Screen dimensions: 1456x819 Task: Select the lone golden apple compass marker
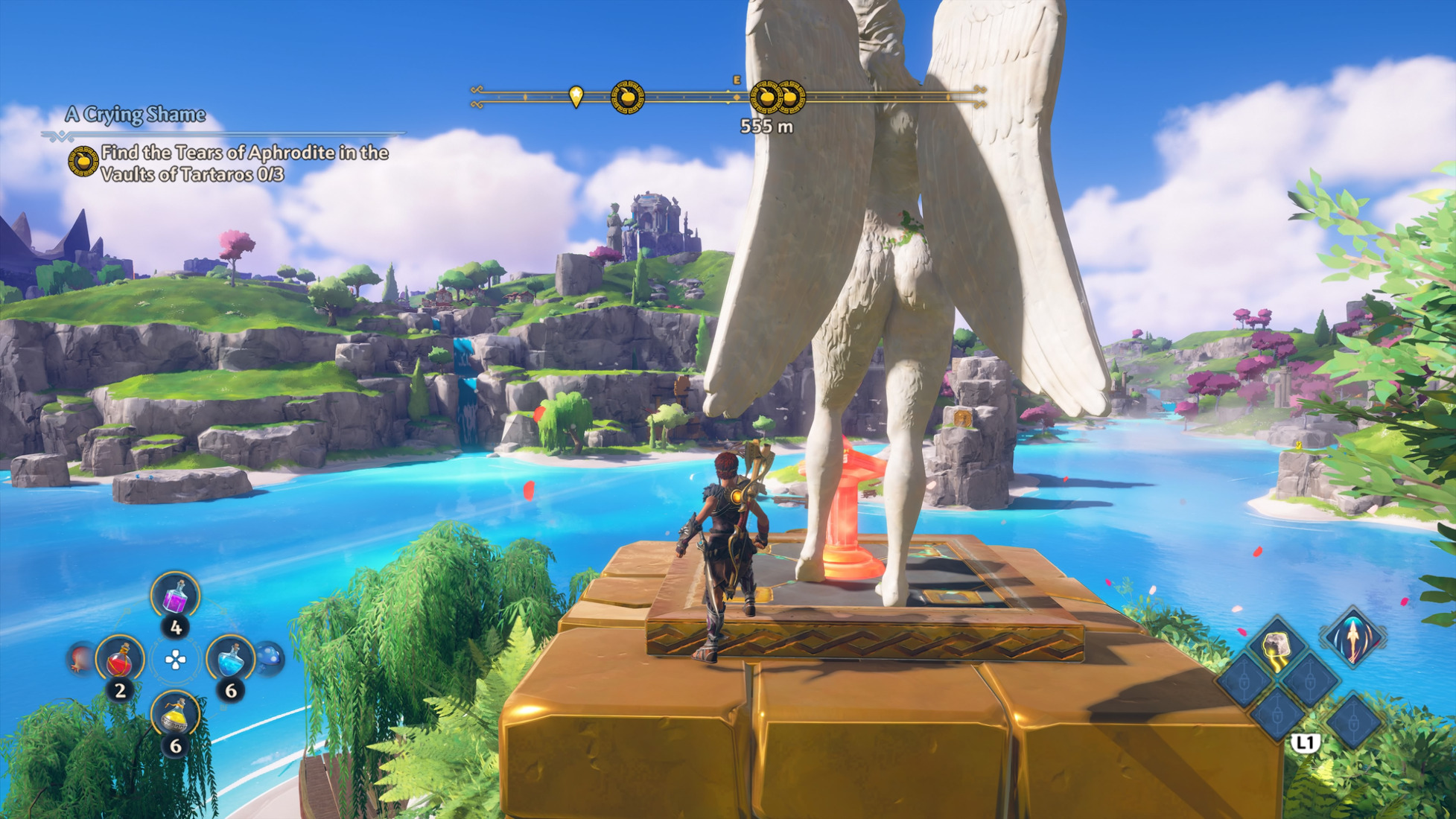tap(627, 97)
